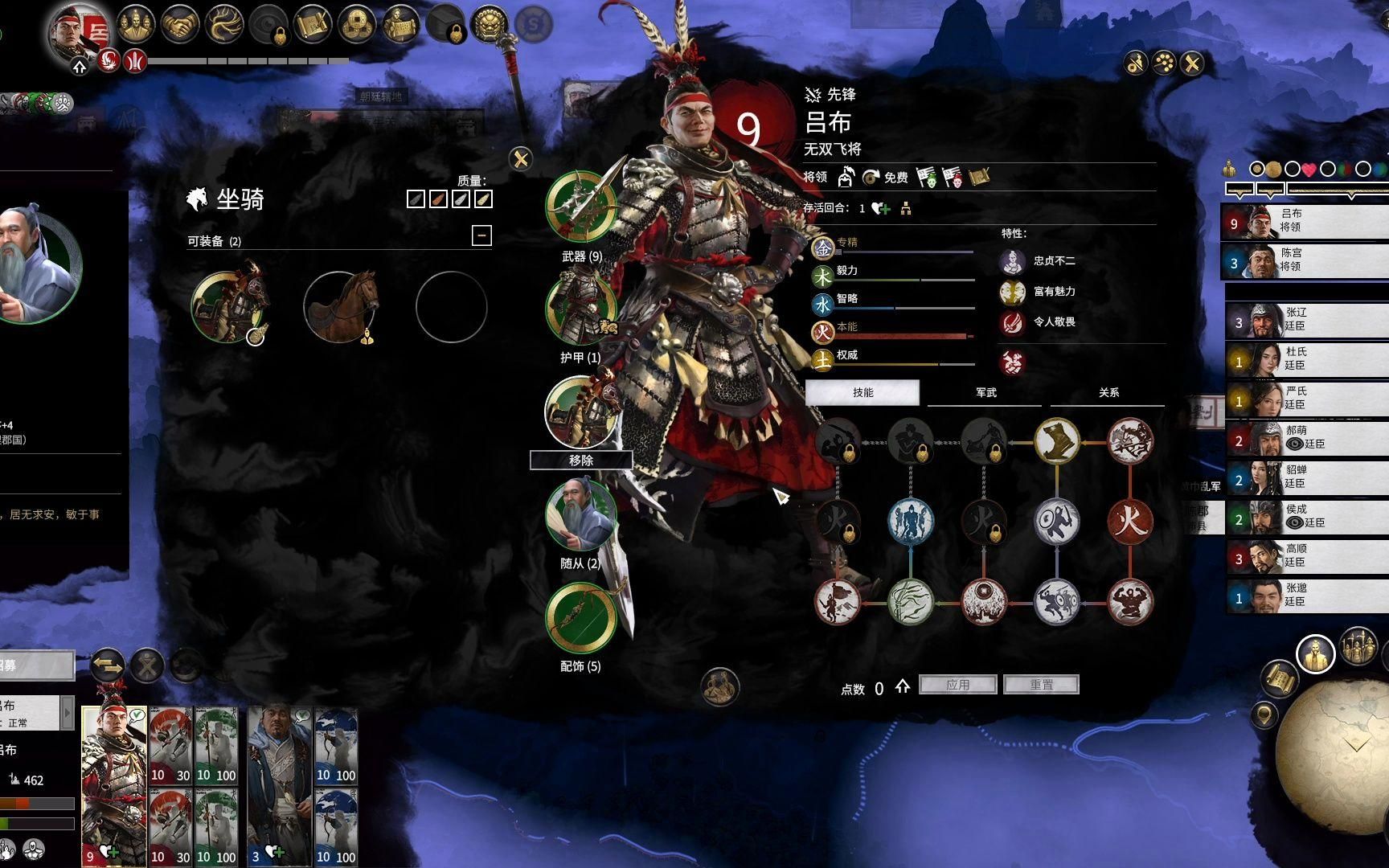Click the 应用 apply button
This screenshot has height=868, width=1389.
[957, 685]
